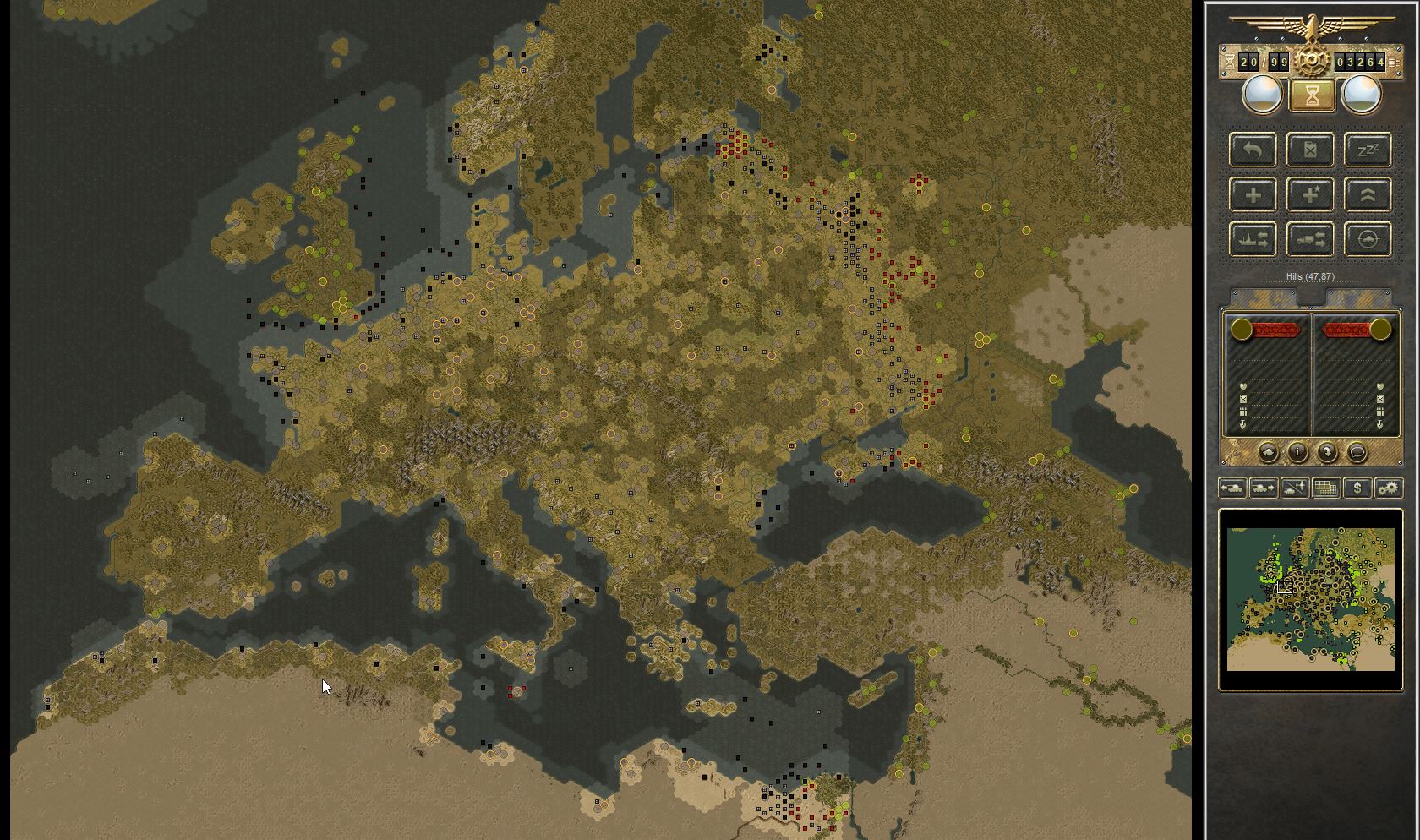The height and width of the screenshot is (840, 1420).
Task: Click the truck mount transport icon
Action: [1310, 239]
